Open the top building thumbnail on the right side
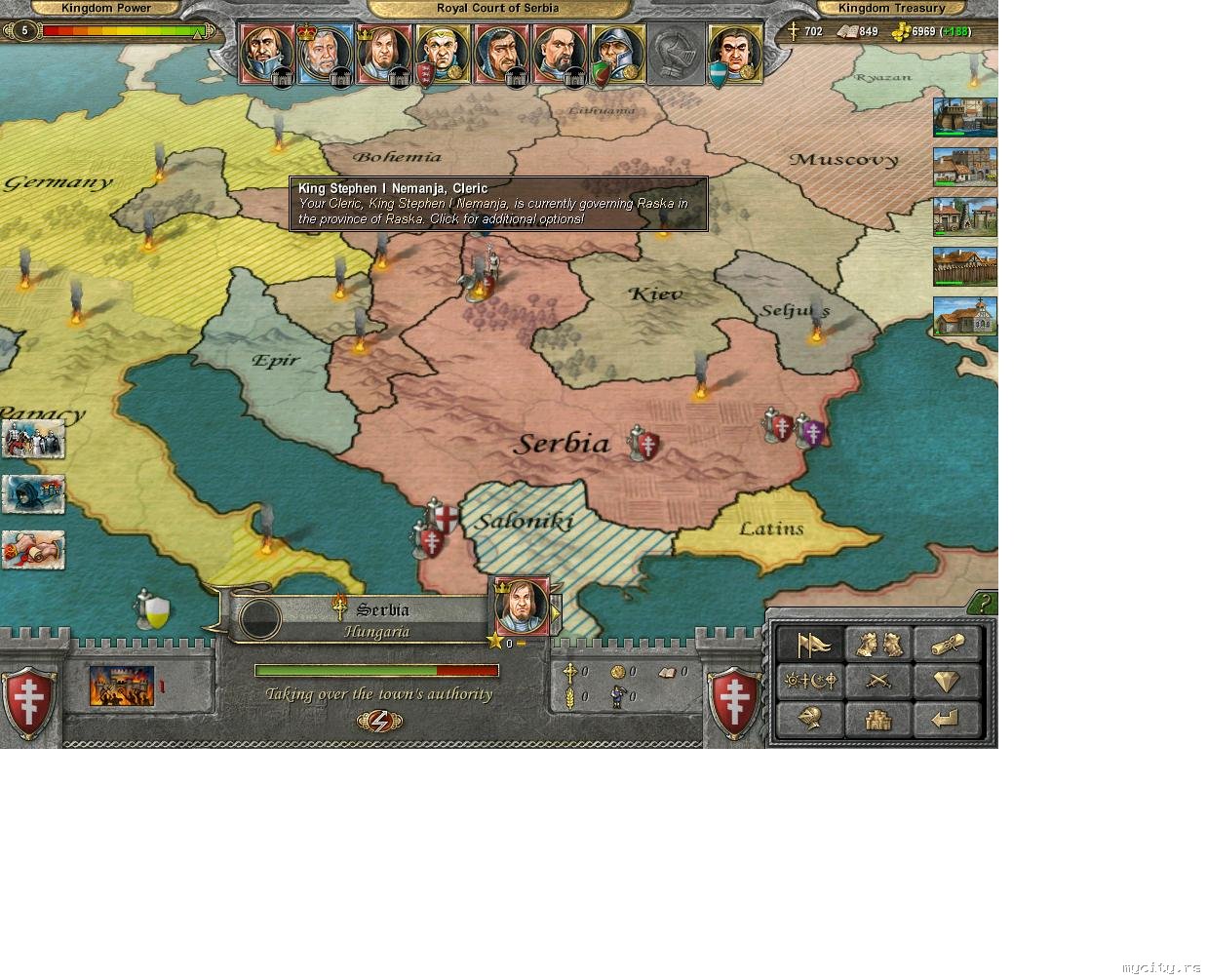1208x980 pixels. tap(964, 118)
